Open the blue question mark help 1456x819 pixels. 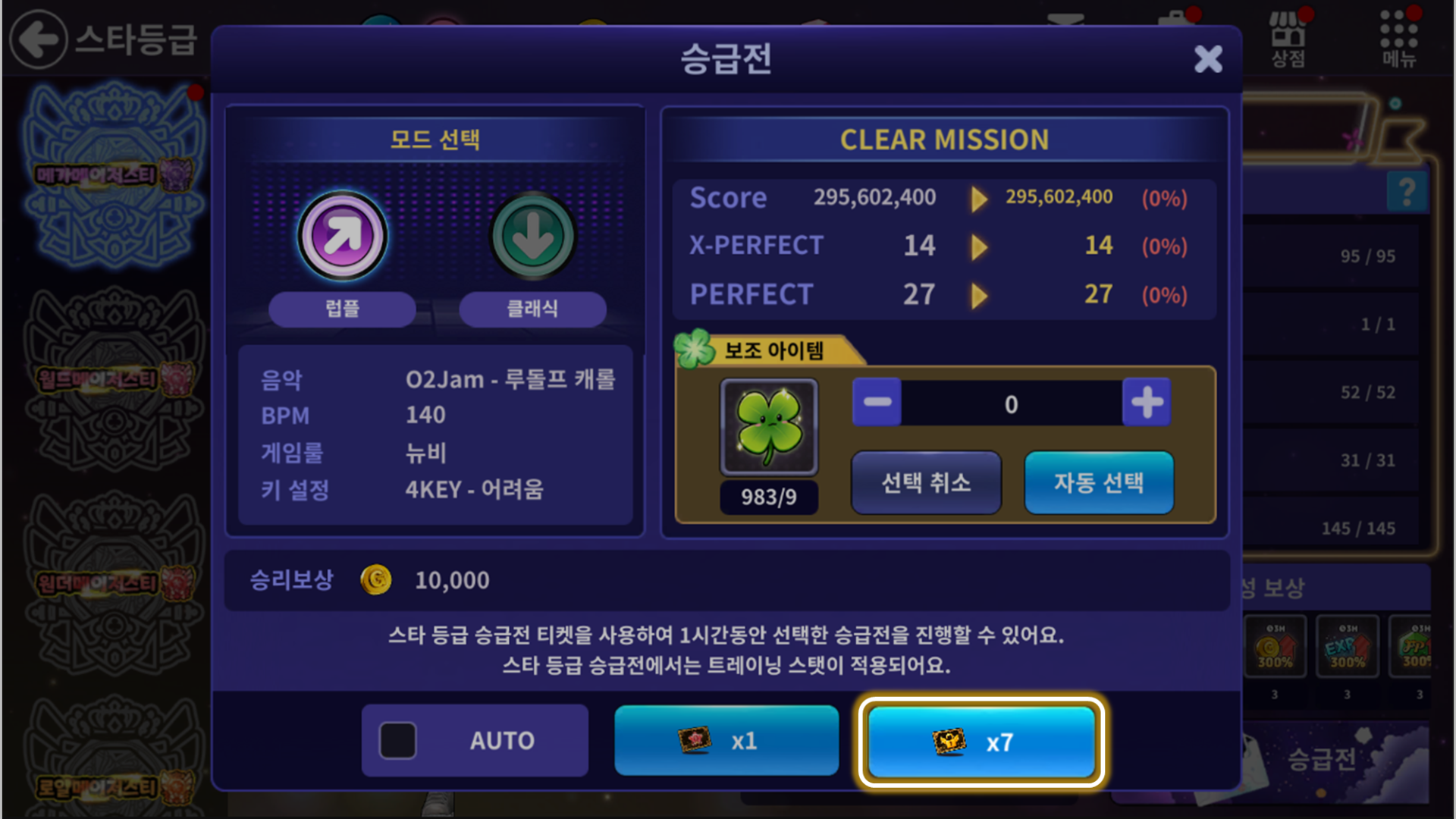pyautogui.click(x=1407, y=191)
